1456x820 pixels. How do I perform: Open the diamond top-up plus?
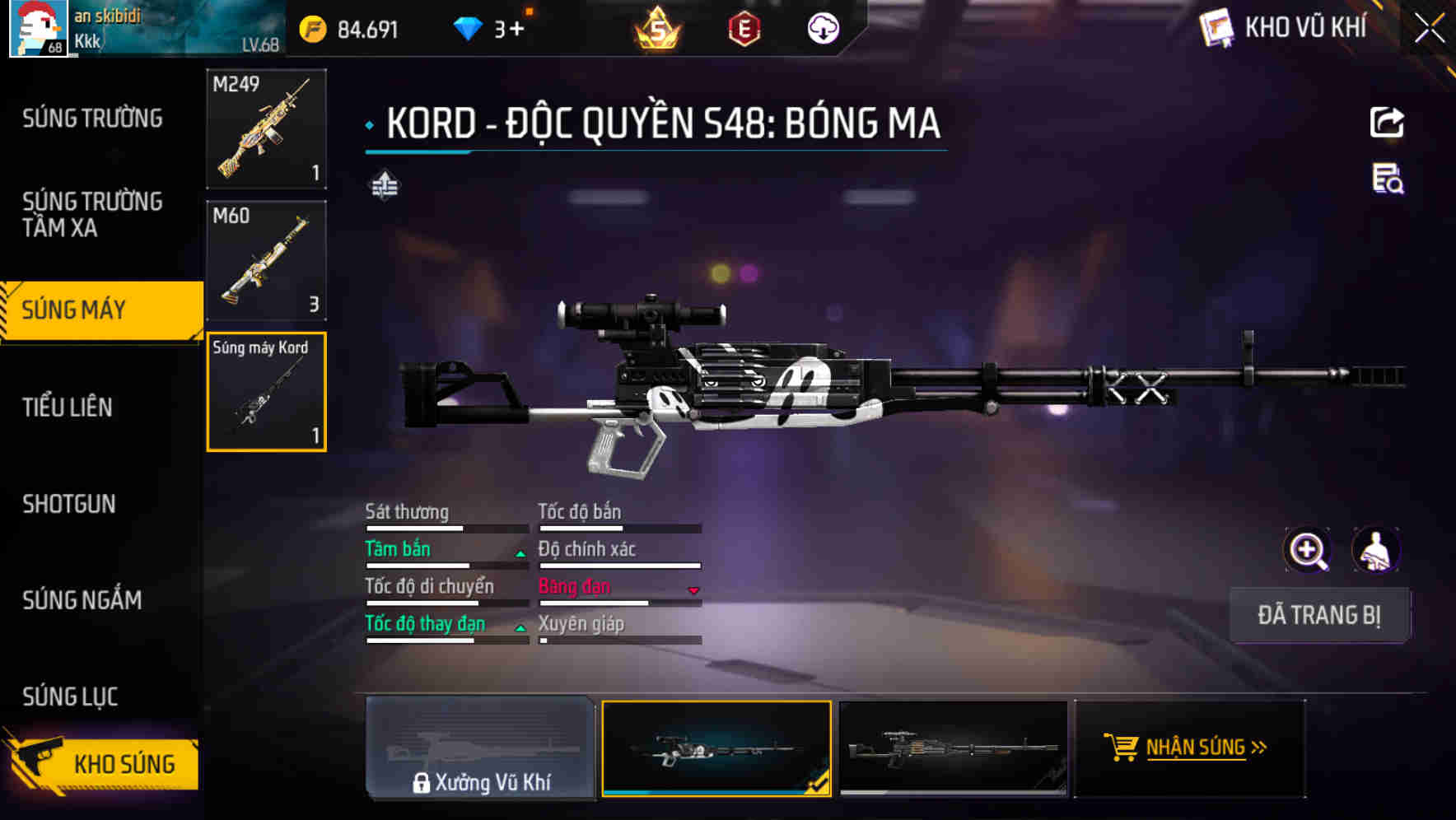[x=516, y=30]
